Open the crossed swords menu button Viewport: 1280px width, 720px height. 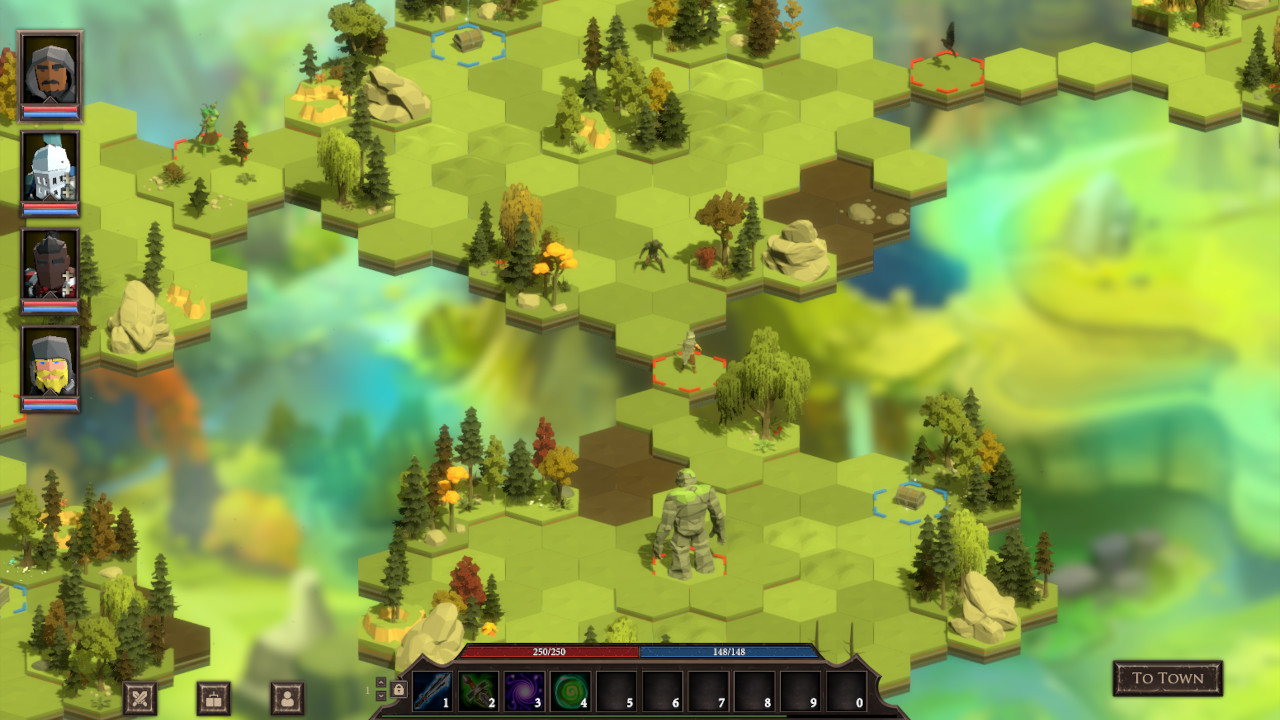tap(140, 697)
